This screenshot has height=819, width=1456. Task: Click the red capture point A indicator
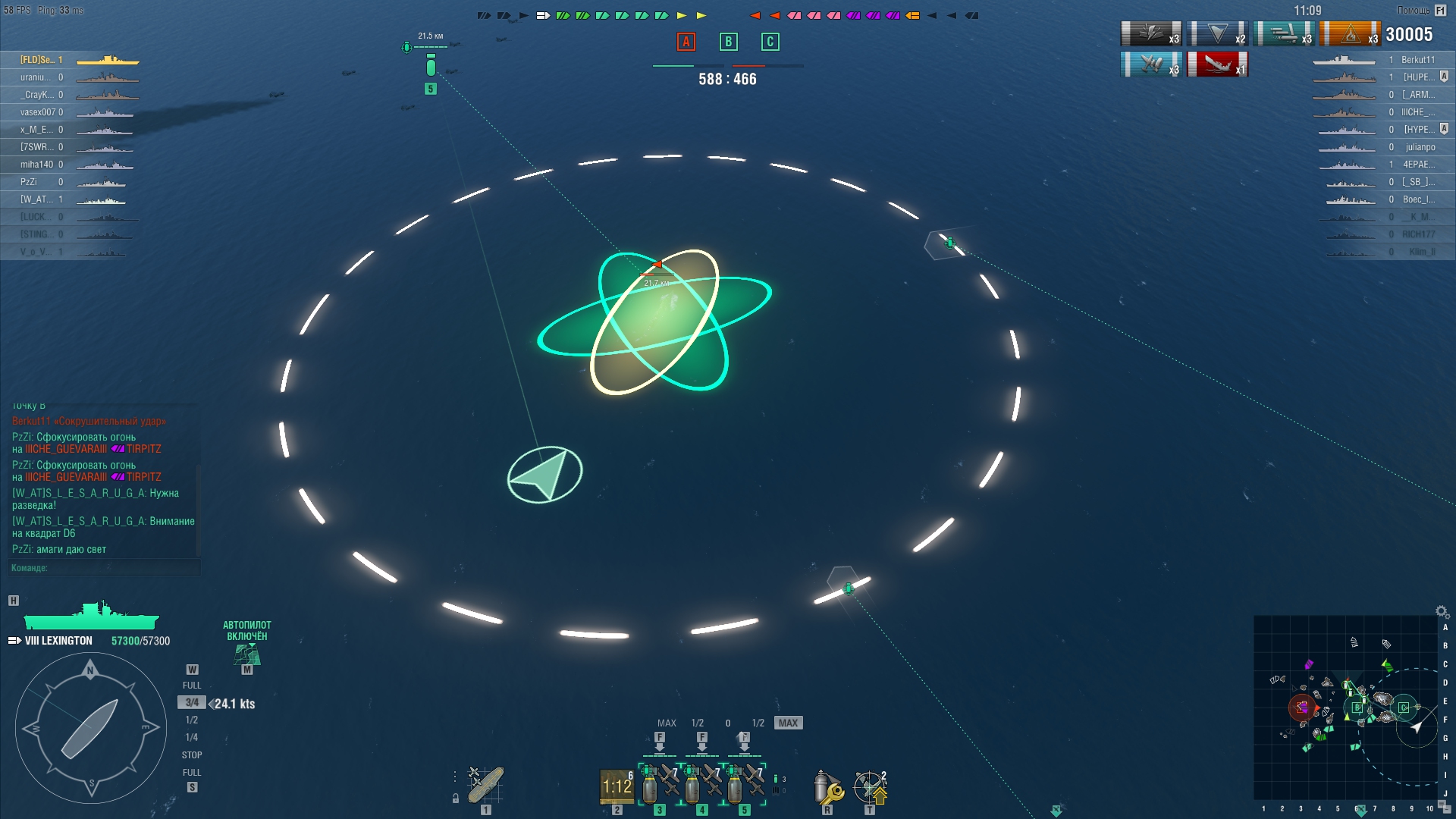click(686, 42)
